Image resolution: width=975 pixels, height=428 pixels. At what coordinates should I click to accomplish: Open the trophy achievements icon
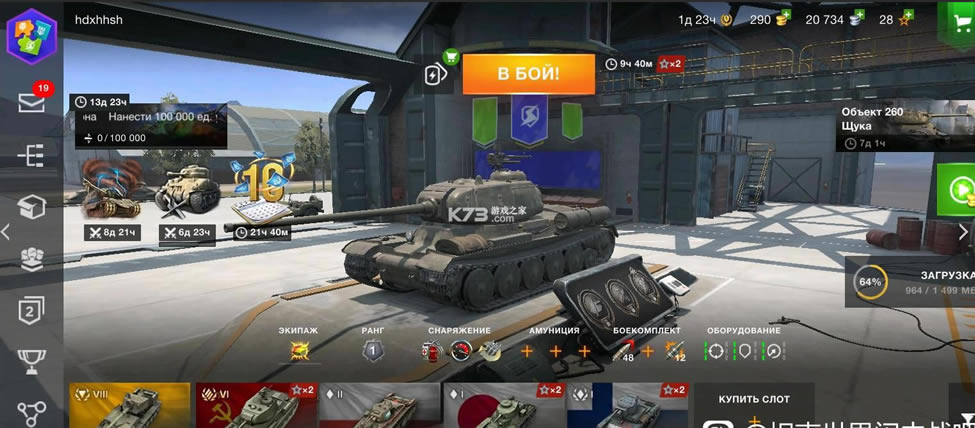[x=32, y=362]
